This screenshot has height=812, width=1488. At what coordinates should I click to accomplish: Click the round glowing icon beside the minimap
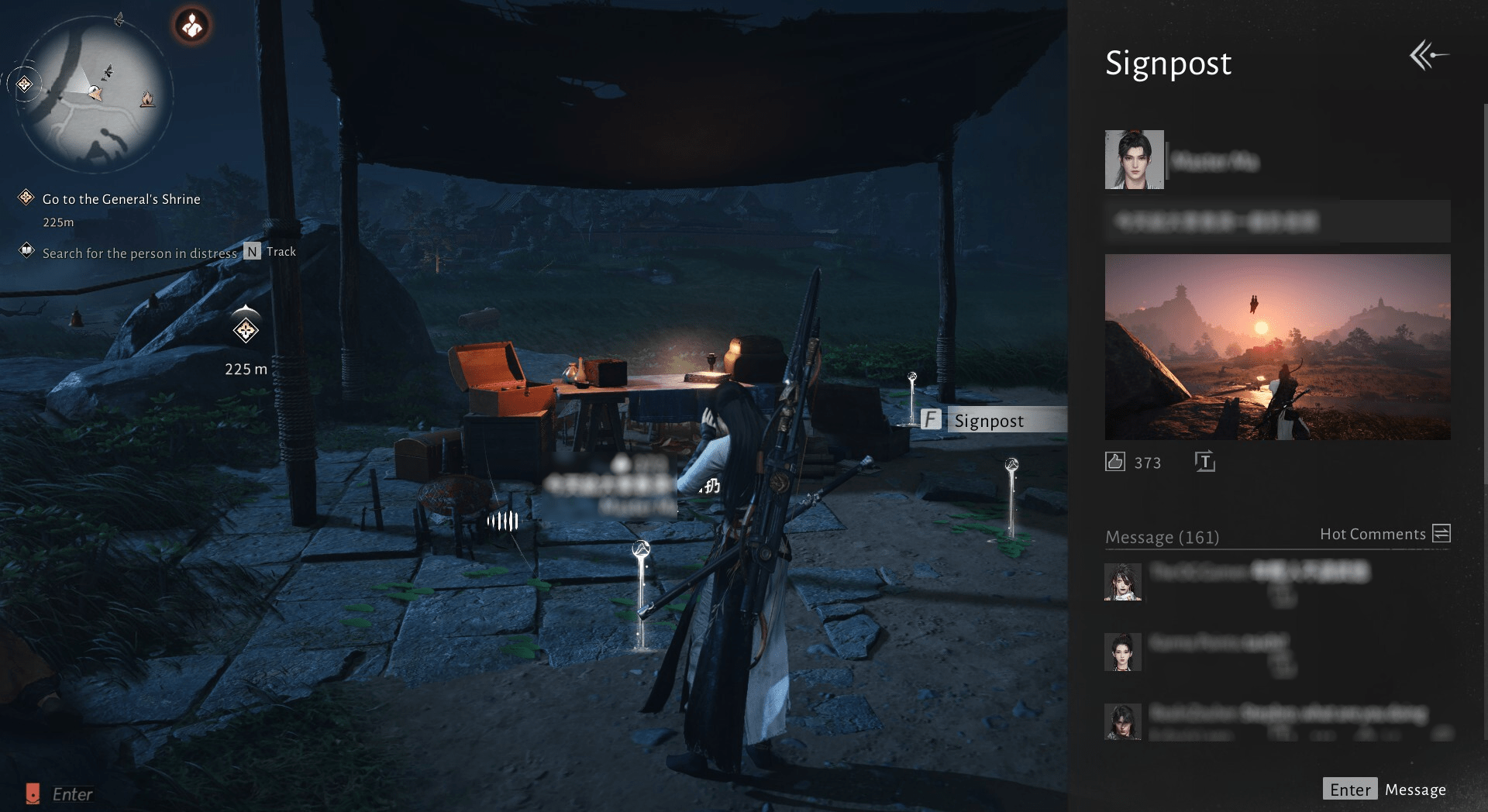point(191,26)
